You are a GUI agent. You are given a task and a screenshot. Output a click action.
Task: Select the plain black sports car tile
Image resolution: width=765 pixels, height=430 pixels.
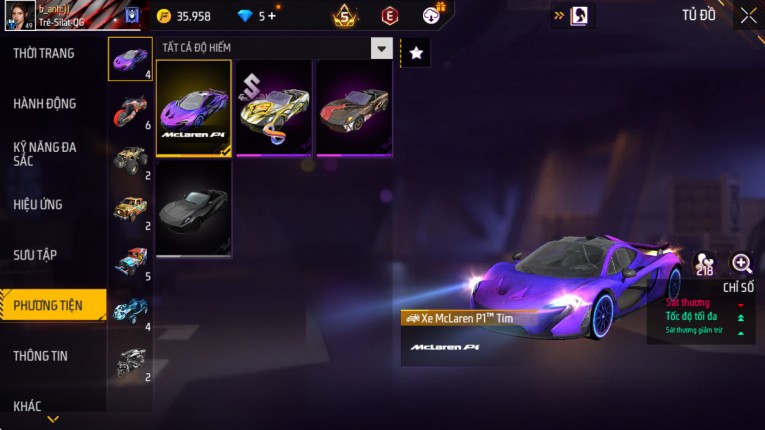pos(194,209)
